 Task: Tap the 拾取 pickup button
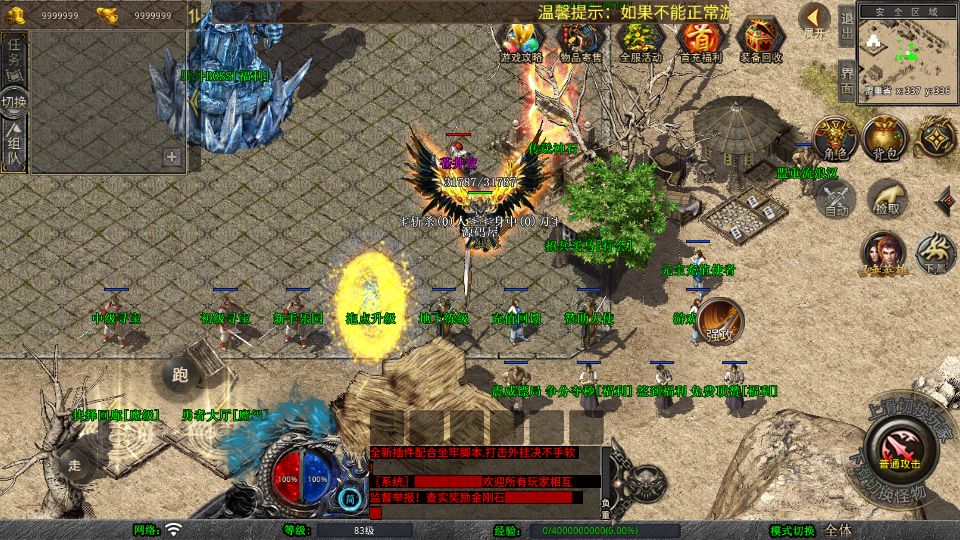pyautogui.click(x=887, y=197)
